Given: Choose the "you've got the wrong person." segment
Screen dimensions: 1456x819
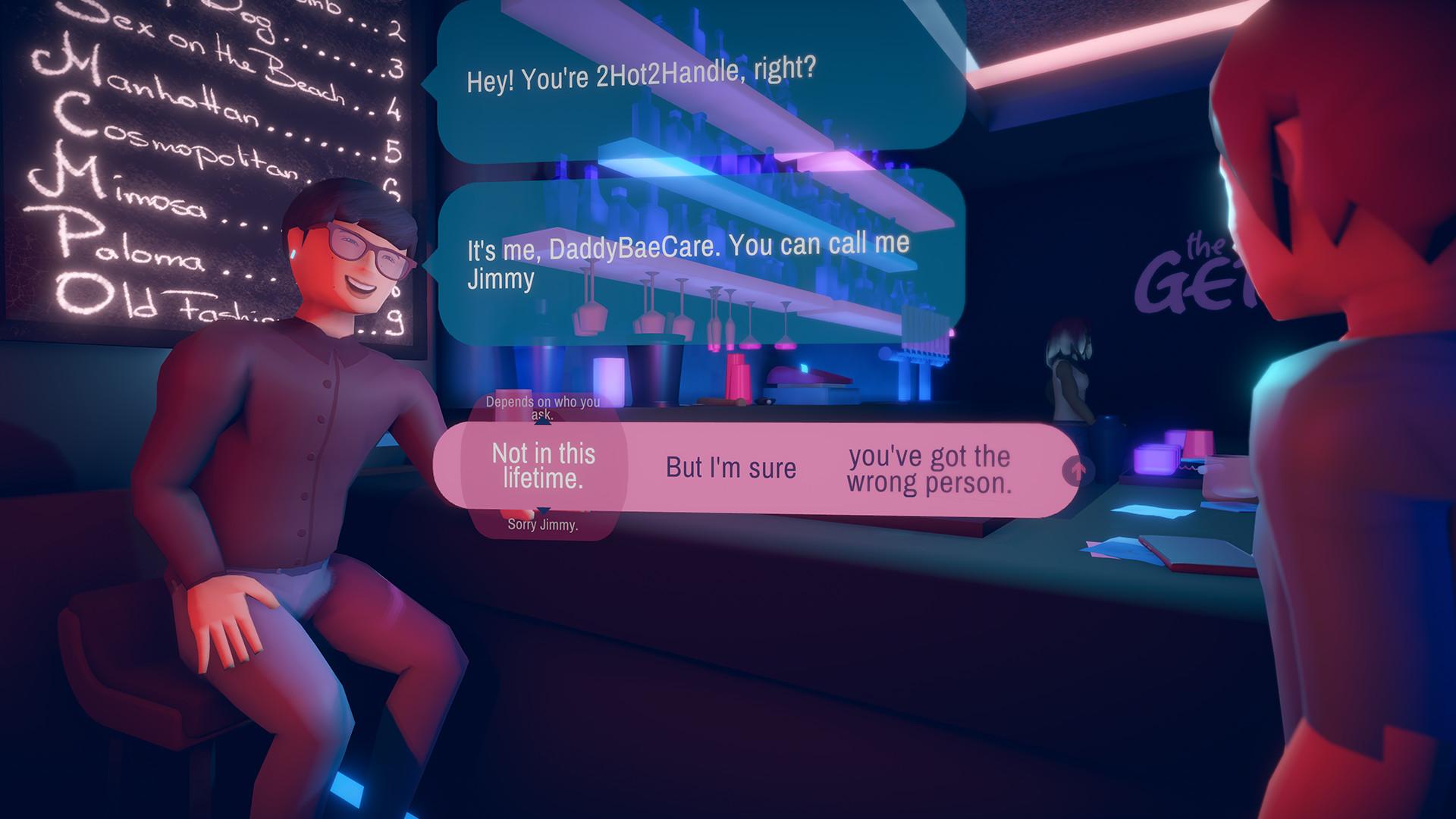Looking at the screenshot, I should click(927, 470).
